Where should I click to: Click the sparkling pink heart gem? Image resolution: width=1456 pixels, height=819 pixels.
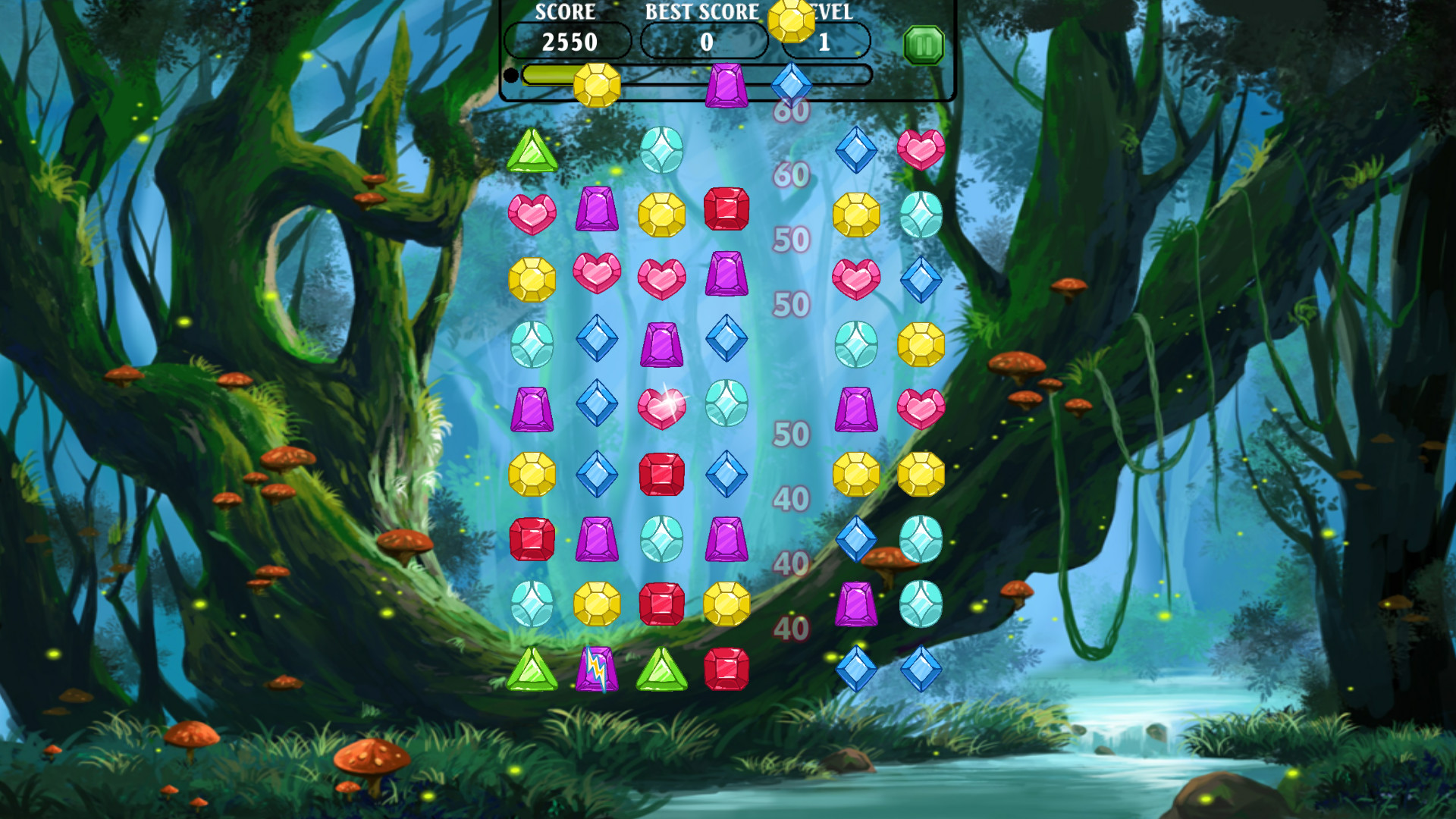click(x=663, y=406)
